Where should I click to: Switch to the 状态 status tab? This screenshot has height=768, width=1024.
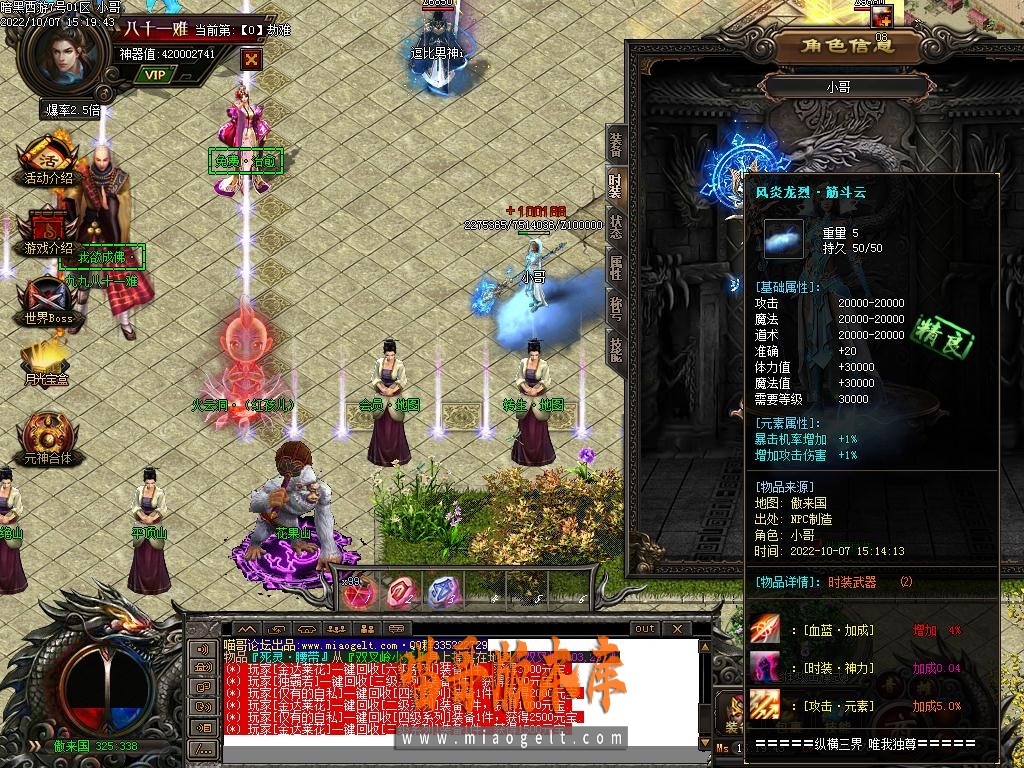616,226
